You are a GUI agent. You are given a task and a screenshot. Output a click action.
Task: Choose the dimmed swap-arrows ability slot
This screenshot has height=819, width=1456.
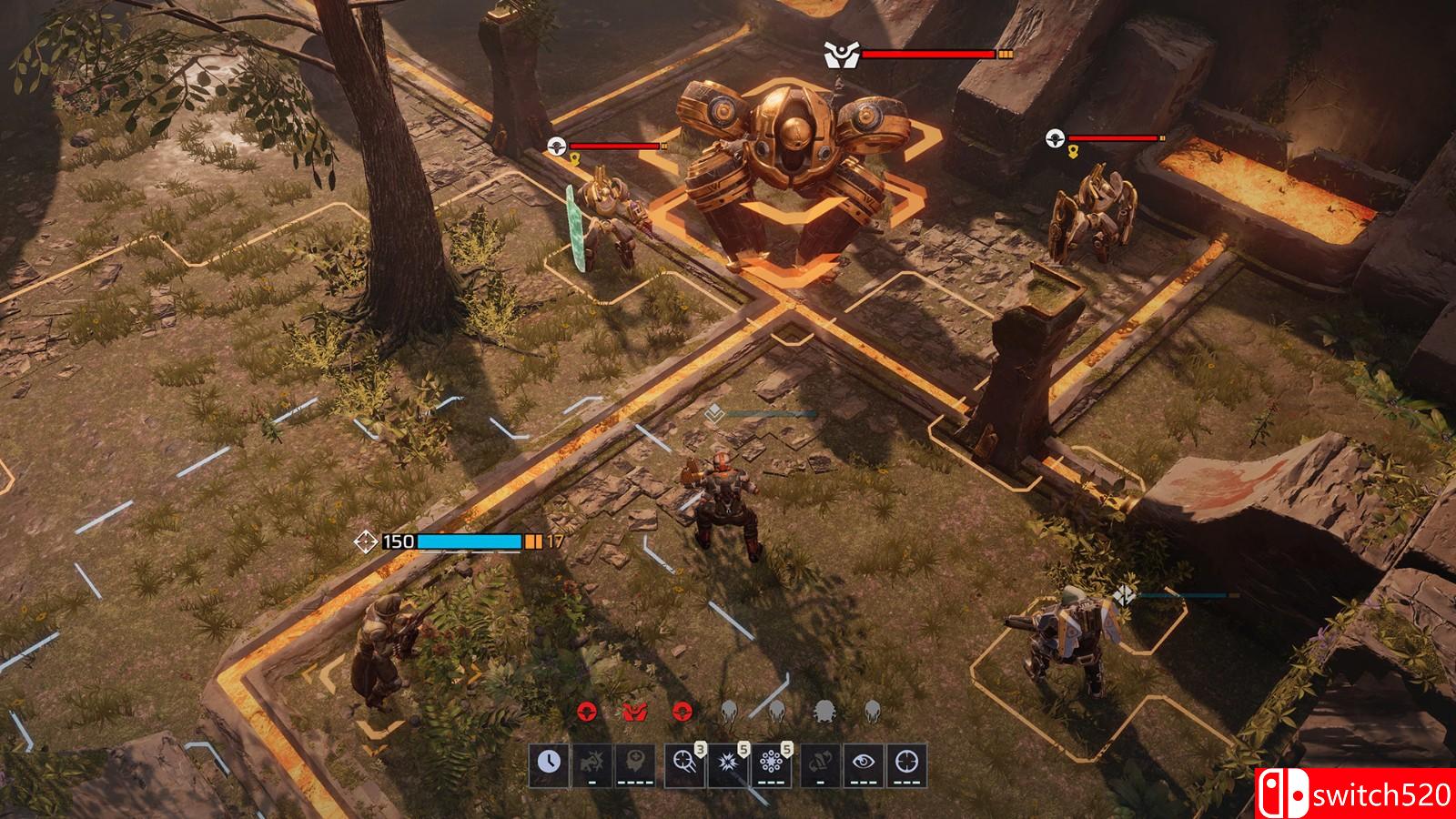[x=819, y=763]
